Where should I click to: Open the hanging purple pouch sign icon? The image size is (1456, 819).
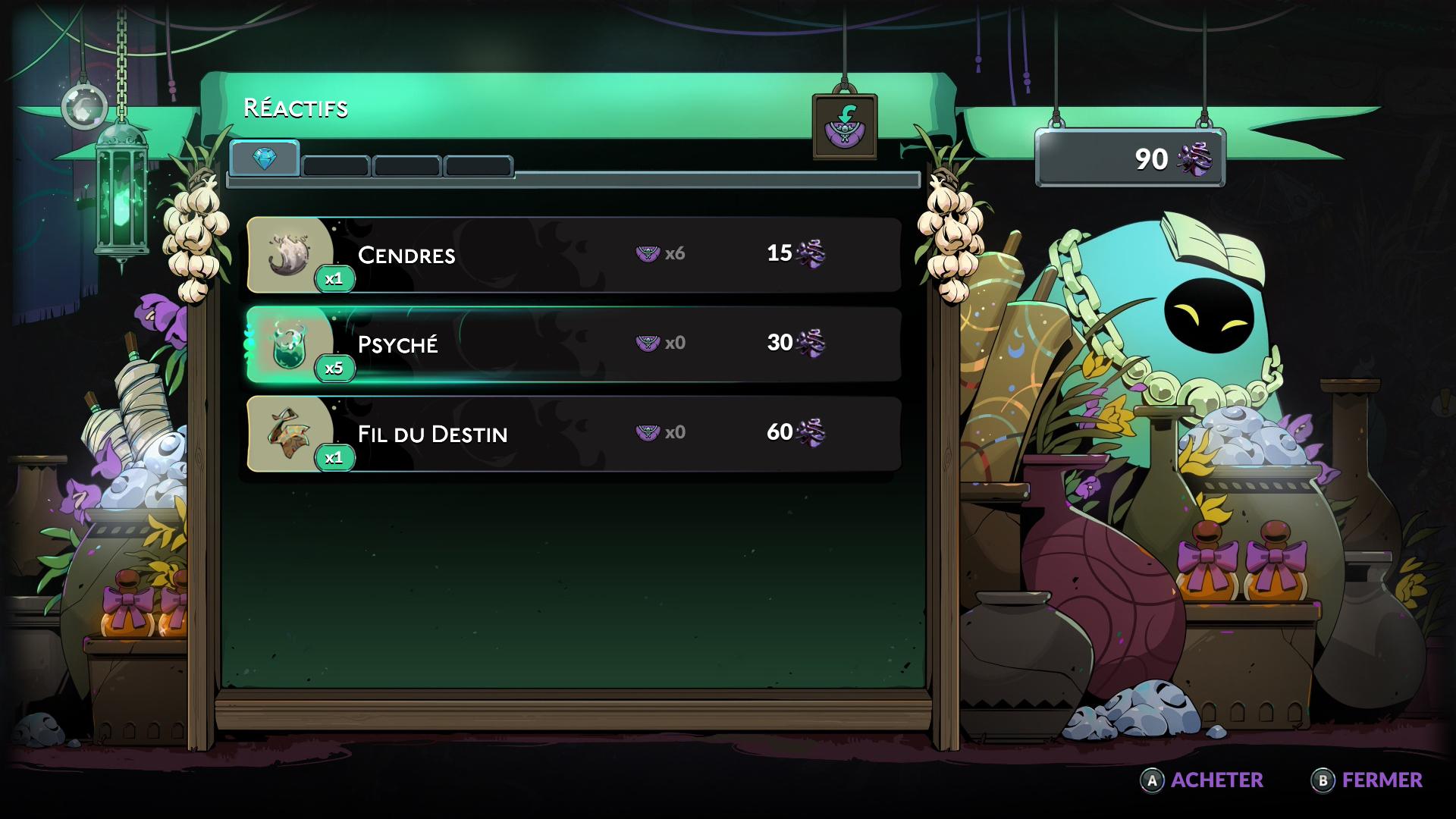point(844,126)
